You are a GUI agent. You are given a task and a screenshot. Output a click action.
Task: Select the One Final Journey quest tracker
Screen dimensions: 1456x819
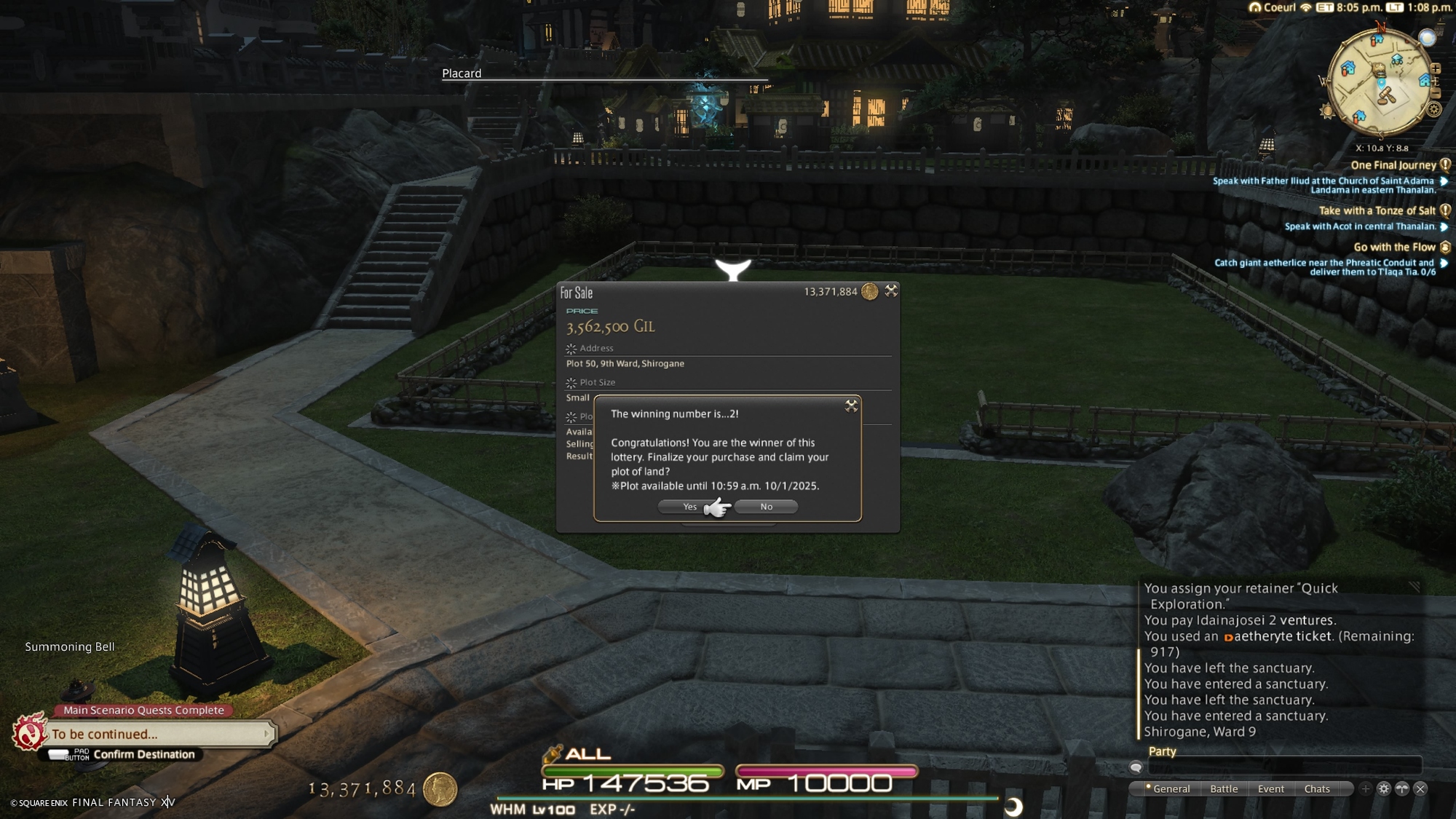pyautogui.click(x=1393, y=165)
